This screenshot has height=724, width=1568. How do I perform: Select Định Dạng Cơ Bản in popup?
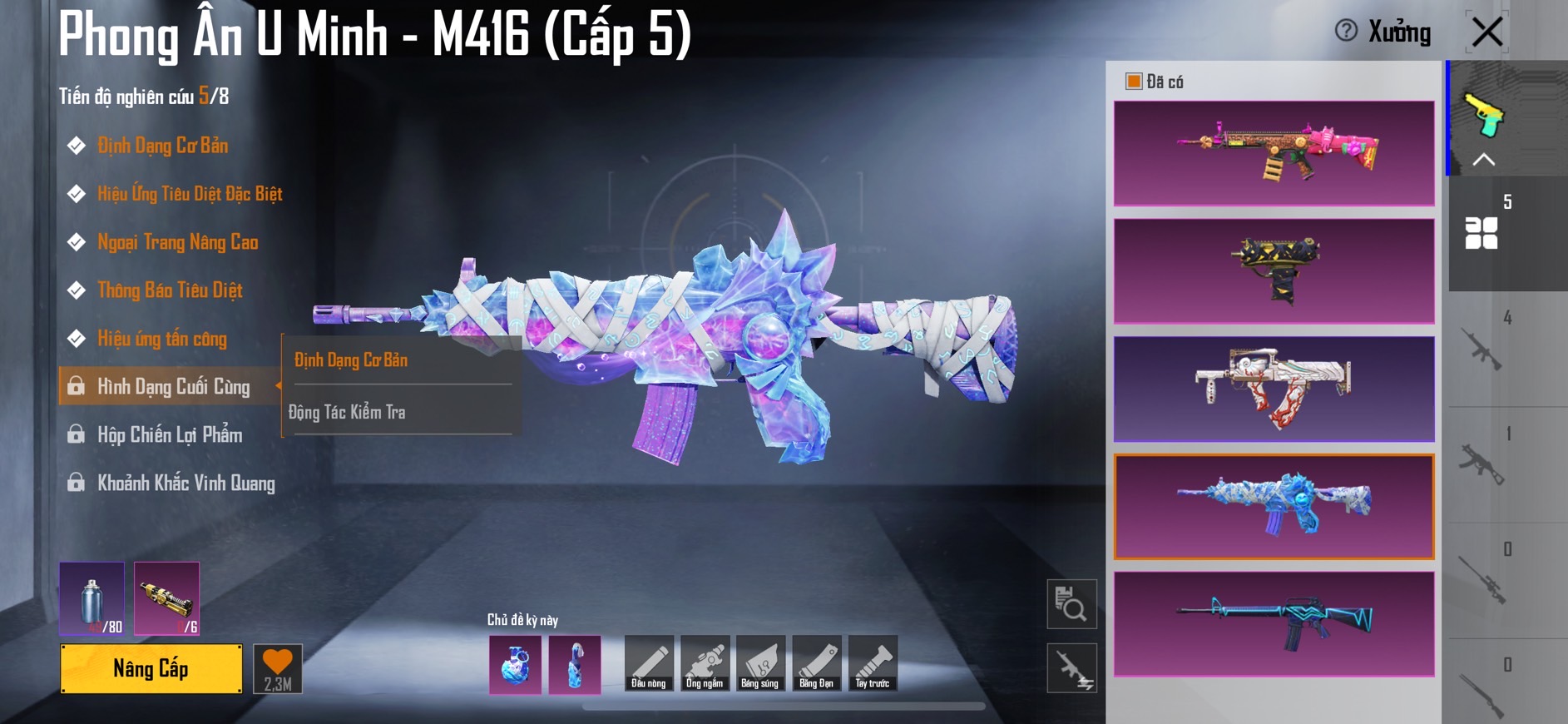(351, 360)
